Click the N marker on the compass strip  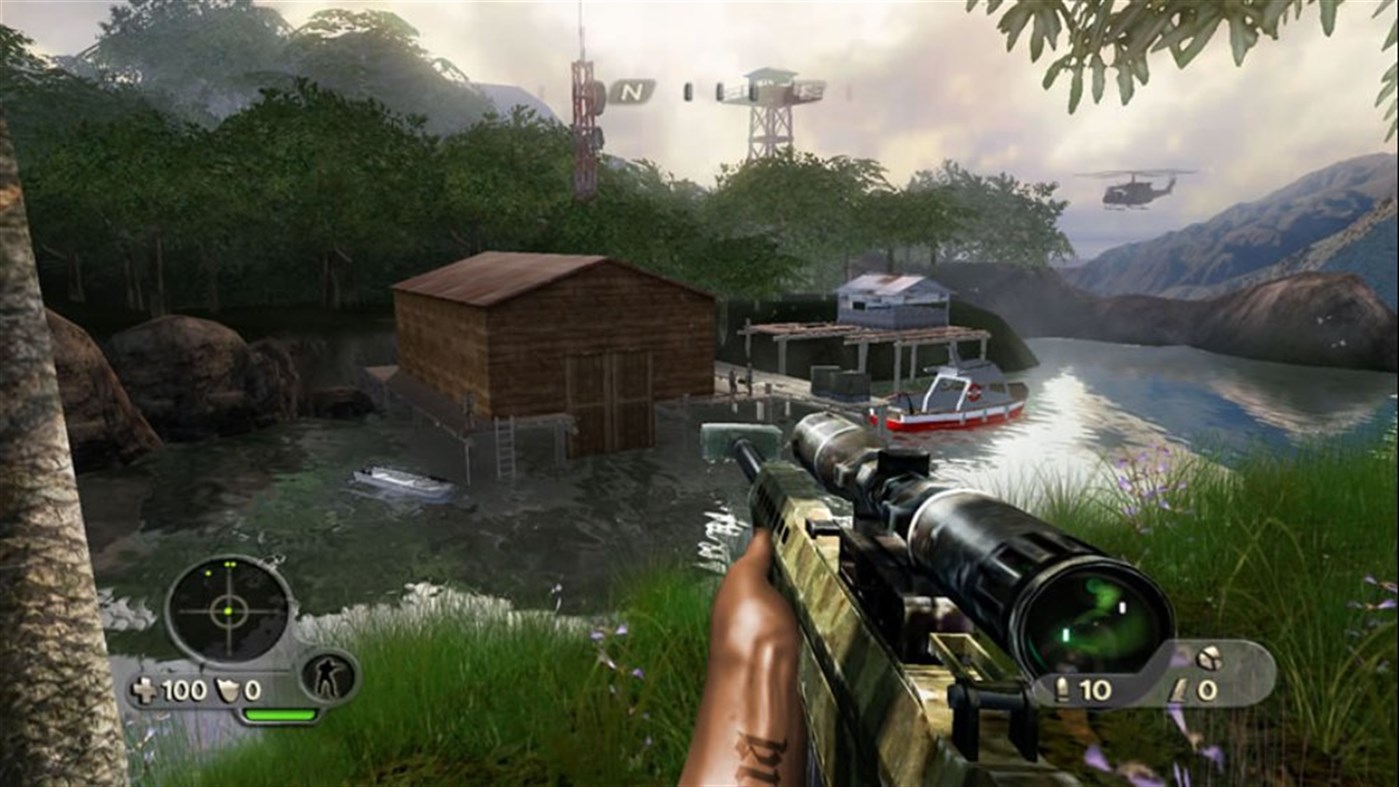tap(630, 91)
